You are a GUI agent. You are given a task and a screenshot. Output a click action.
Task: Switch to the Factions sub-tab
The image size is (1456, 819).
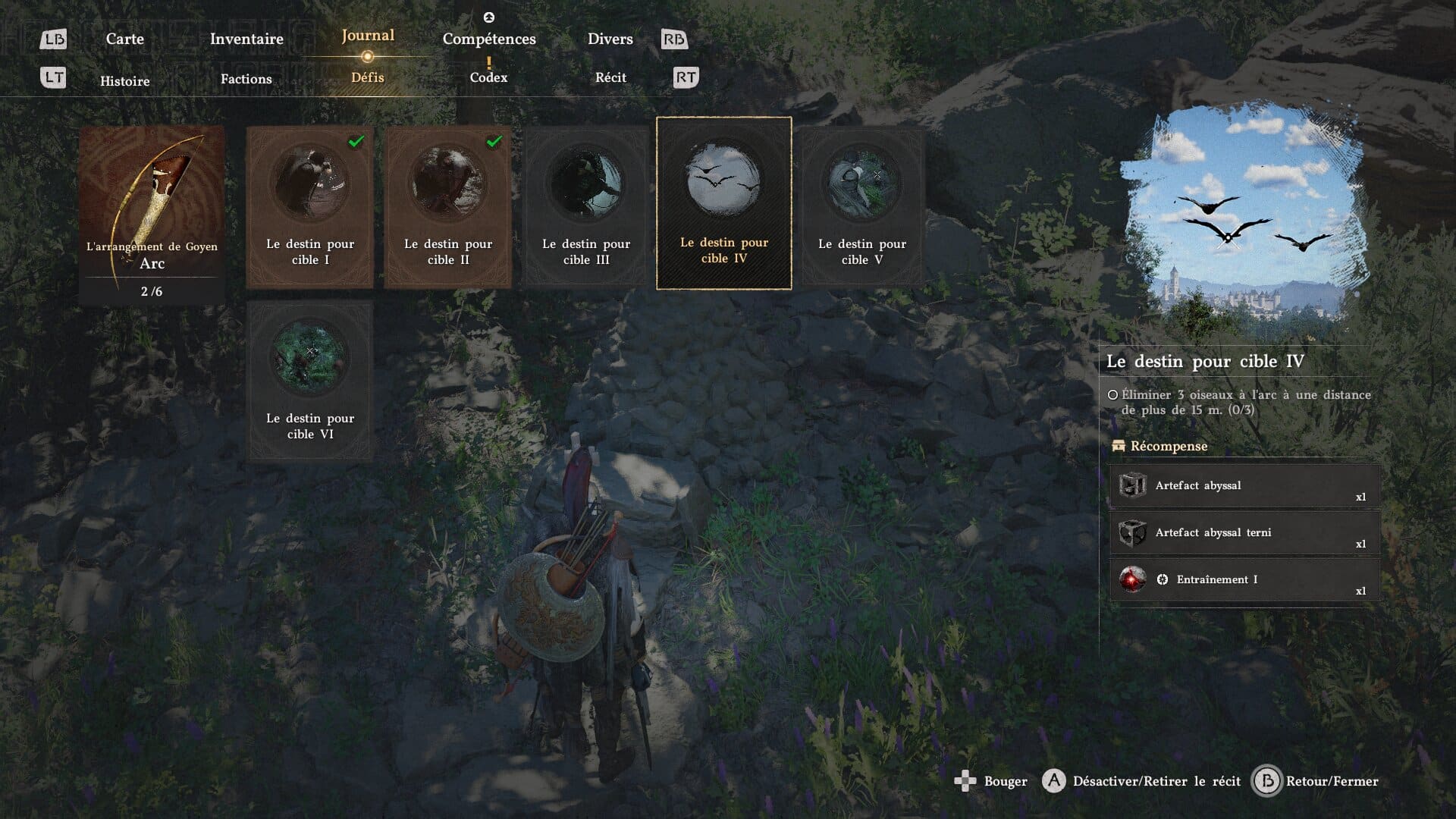pos(246,79)
